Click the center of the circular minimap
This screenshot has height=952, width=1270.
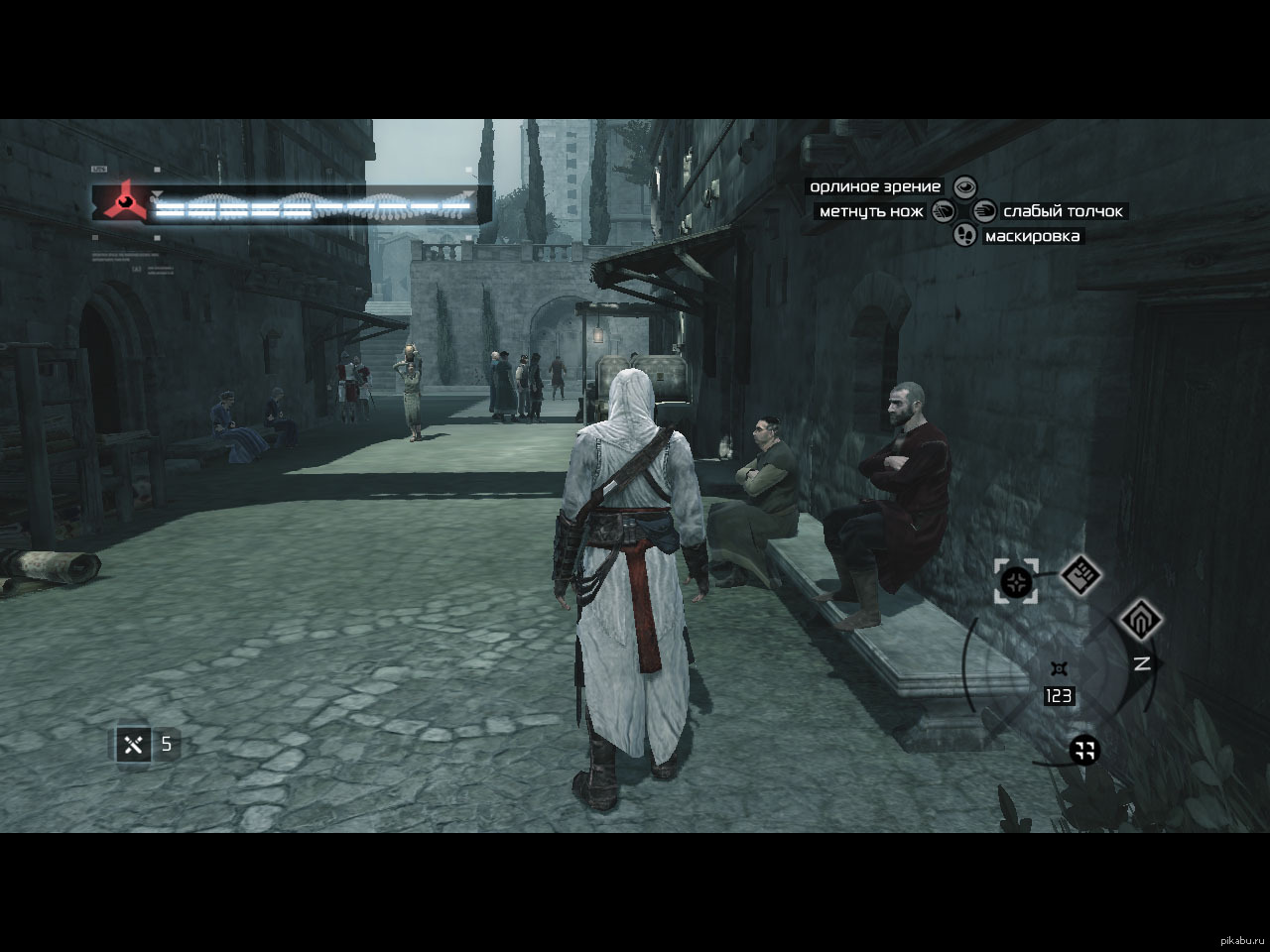point(1060,666)
